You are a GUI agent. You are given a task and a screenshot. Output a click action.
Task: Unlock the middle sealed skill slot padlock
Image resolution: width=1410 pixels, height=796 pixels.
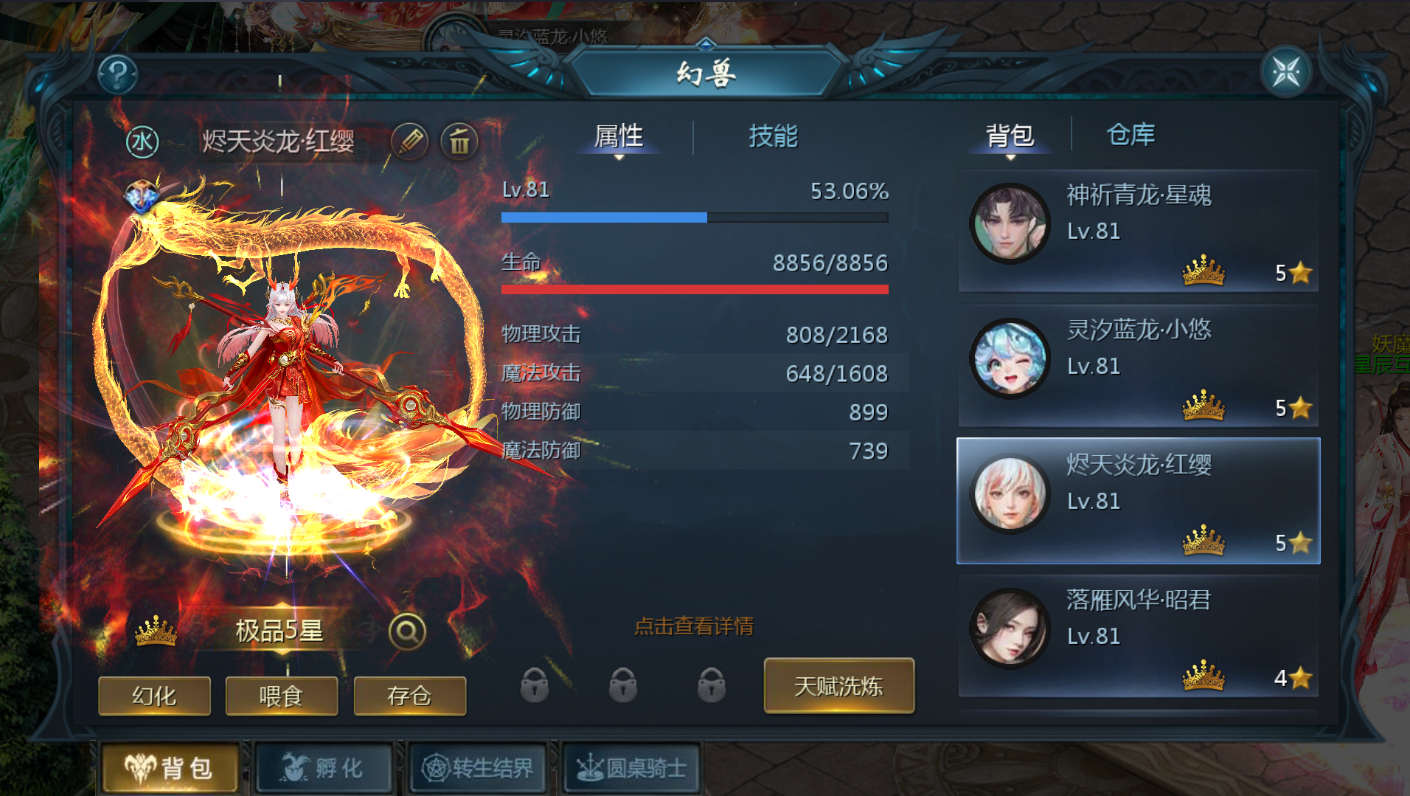point(622,687)
